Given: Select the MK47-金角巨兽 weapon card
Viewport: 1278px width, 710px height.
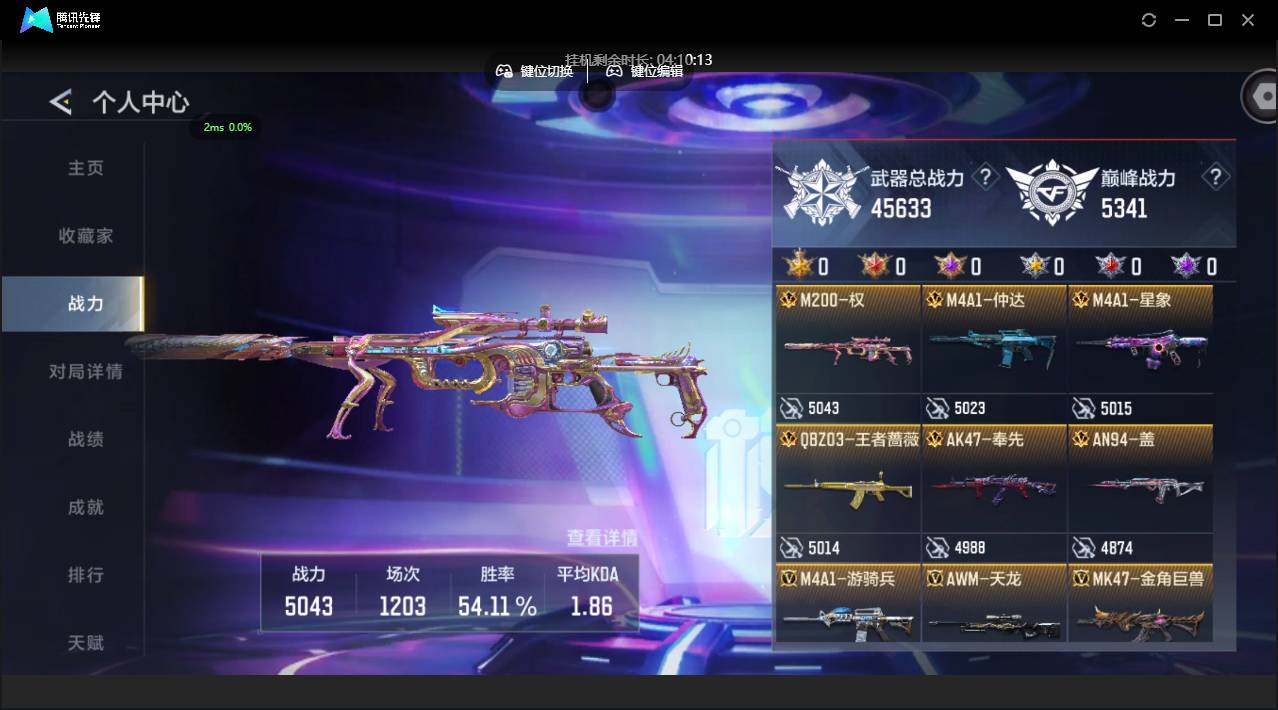Looking at the screenshot, I should pos(1140,610).
